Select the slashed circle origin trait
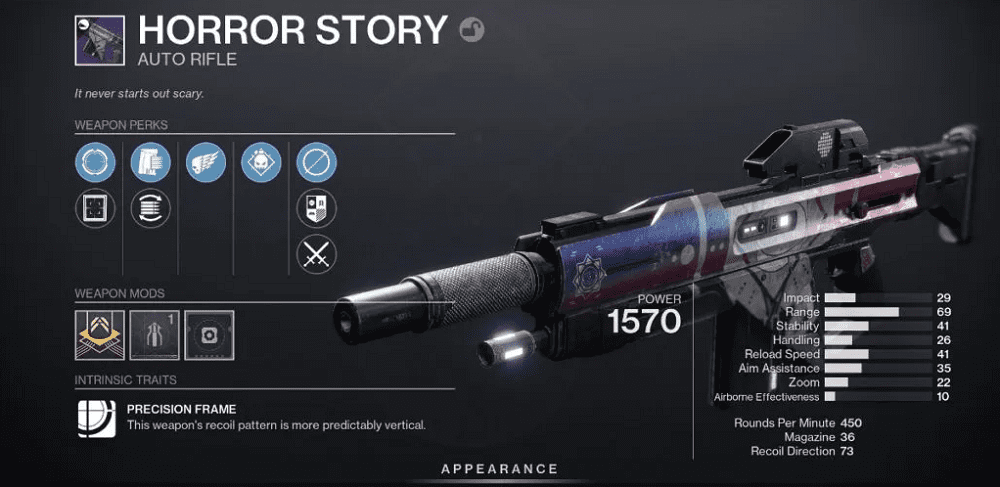Viewport: 1000px width, 487px height. click(317, 162)
